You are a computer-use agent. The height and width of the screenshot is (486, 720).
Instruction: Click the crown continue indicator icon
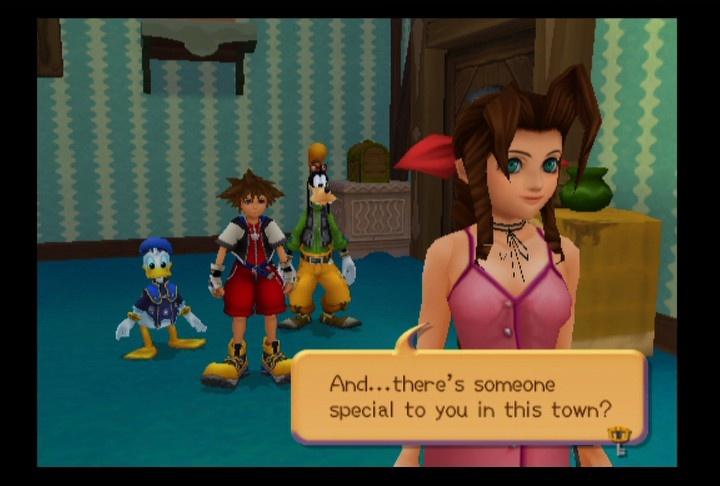click(620, 437)
